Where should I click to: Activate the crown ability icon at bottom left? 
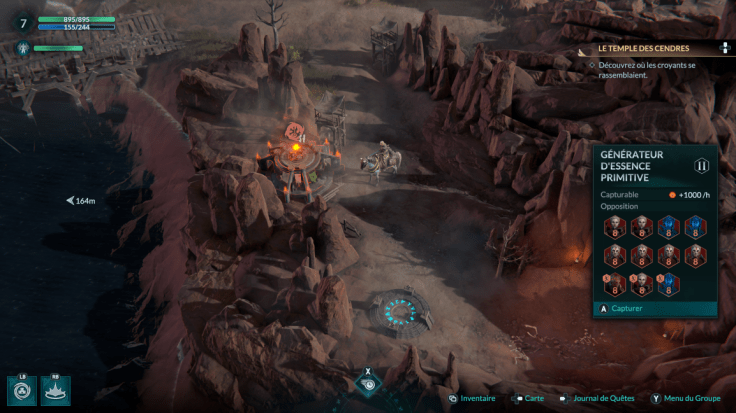tap(56, 390)
